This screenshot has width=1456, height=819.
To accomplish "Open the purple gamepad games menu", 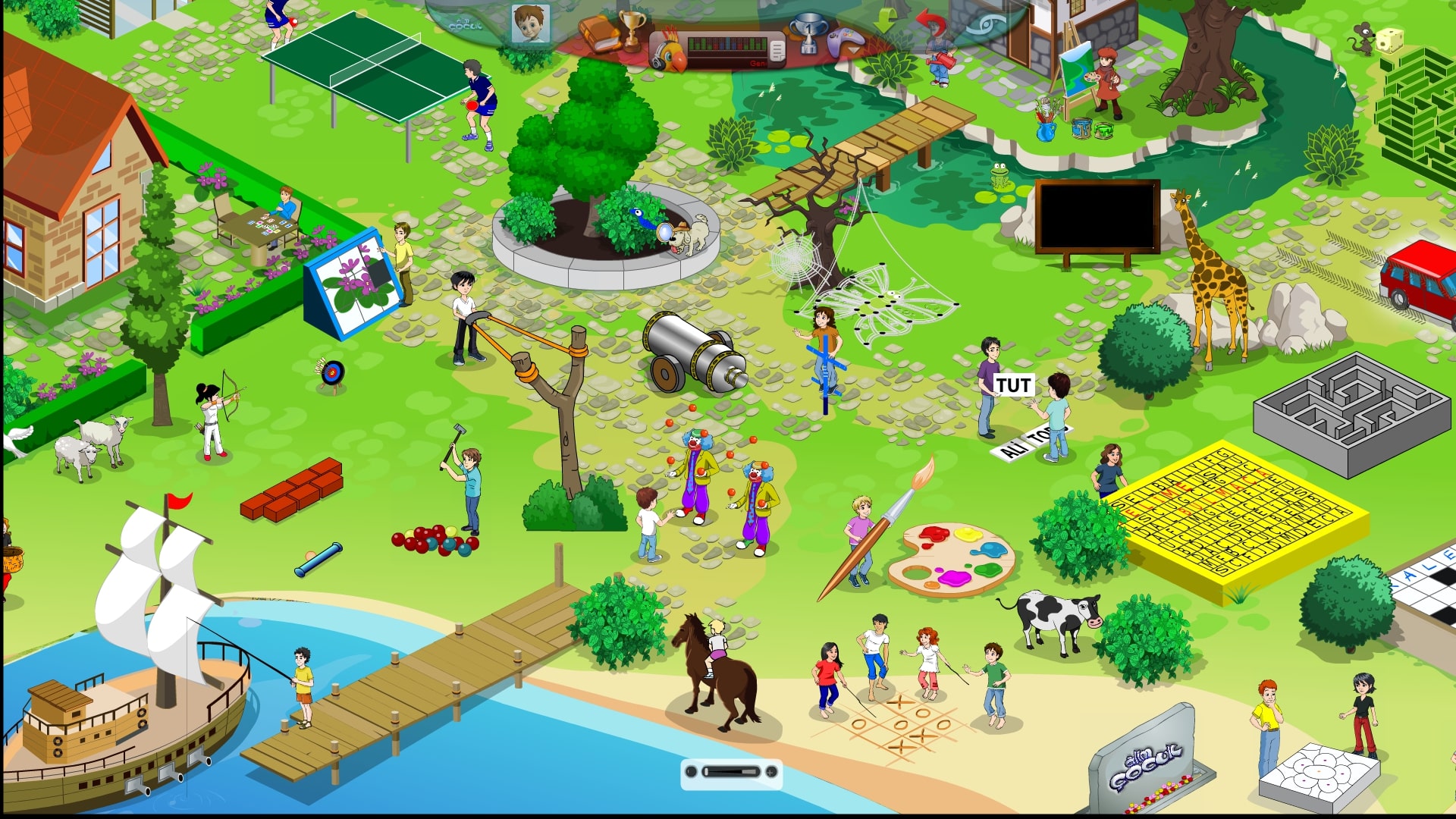I will (x=846, y=39).
